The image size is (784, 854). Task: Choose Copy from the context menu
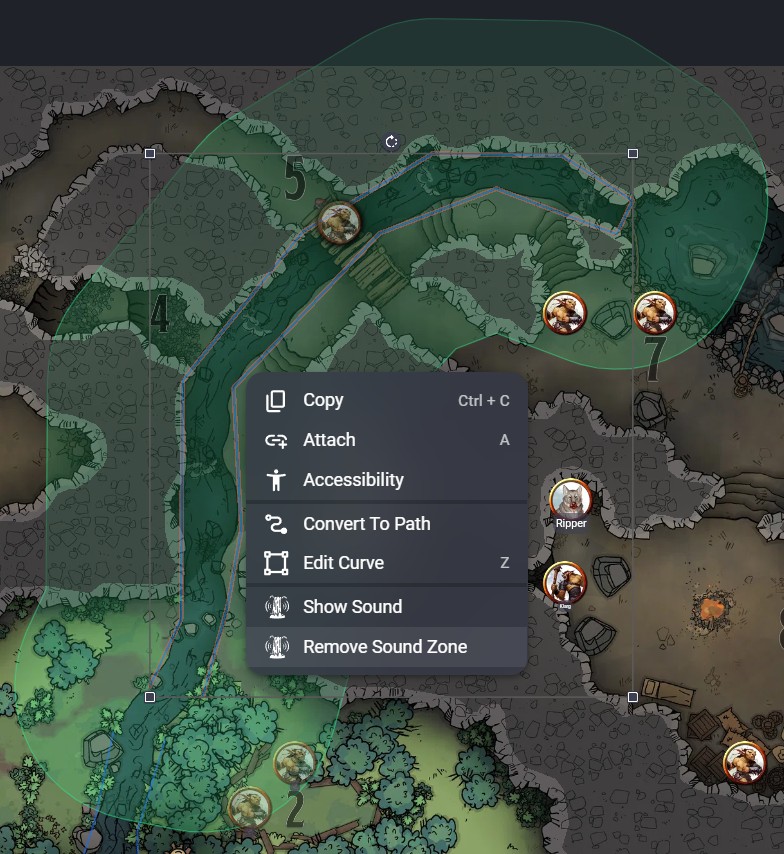[324, 400]
